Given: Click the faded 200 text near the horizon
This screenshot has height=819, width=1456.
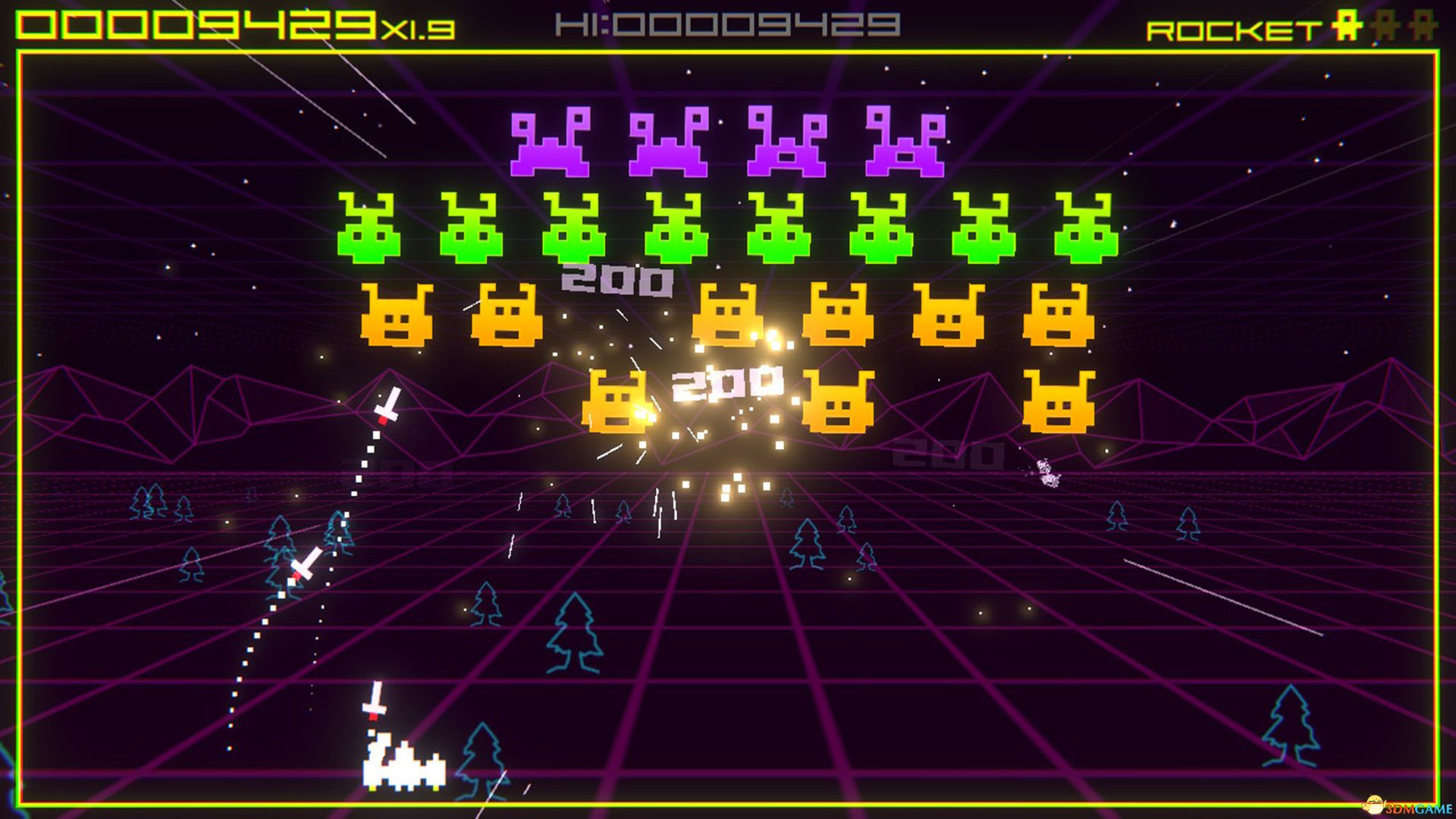Looking at the screenshot, I should (x=943, y=455).
